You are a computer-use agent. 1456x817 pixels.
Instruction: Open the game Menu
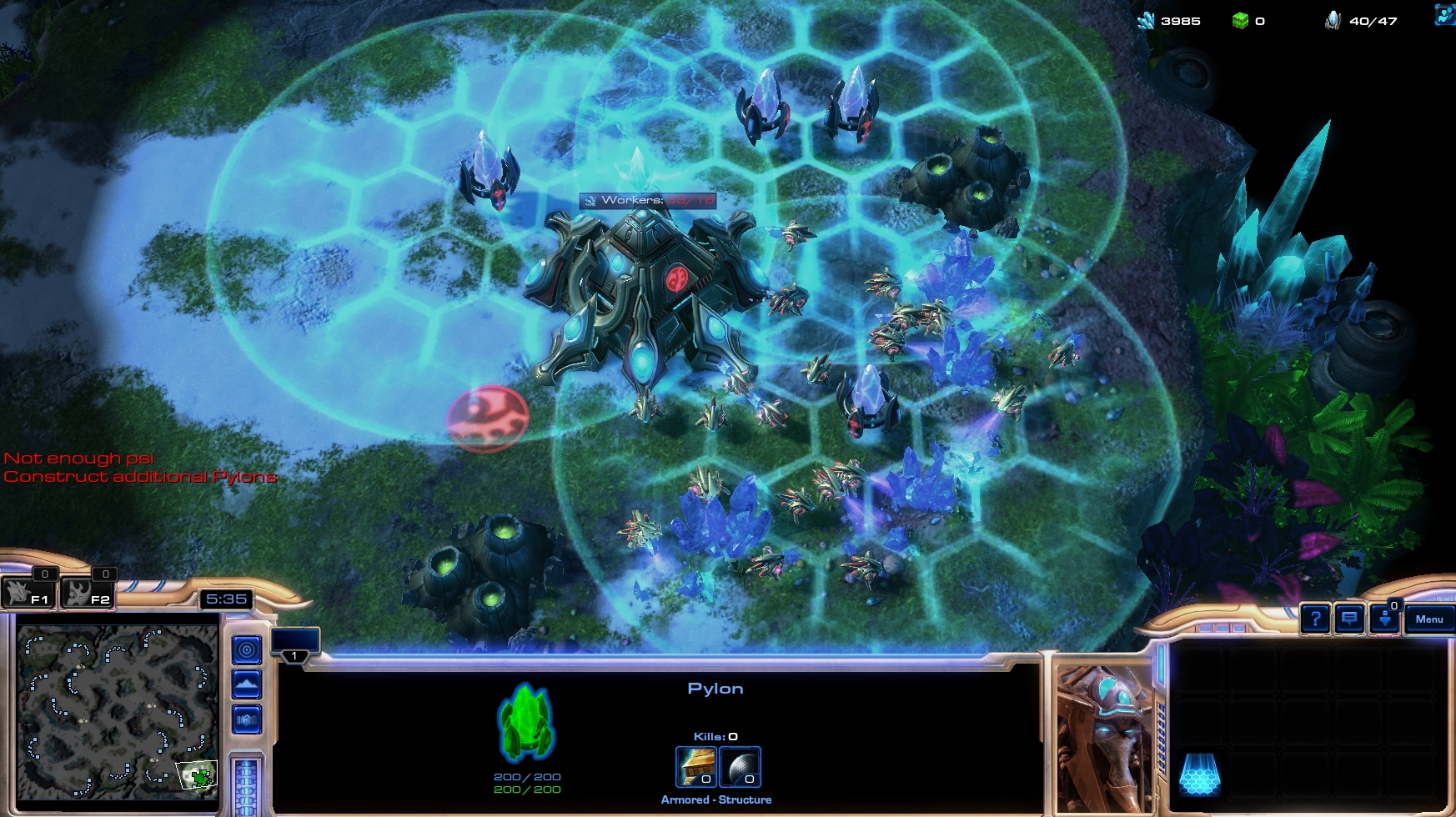pyautogui.click(x=1428, y=619)
